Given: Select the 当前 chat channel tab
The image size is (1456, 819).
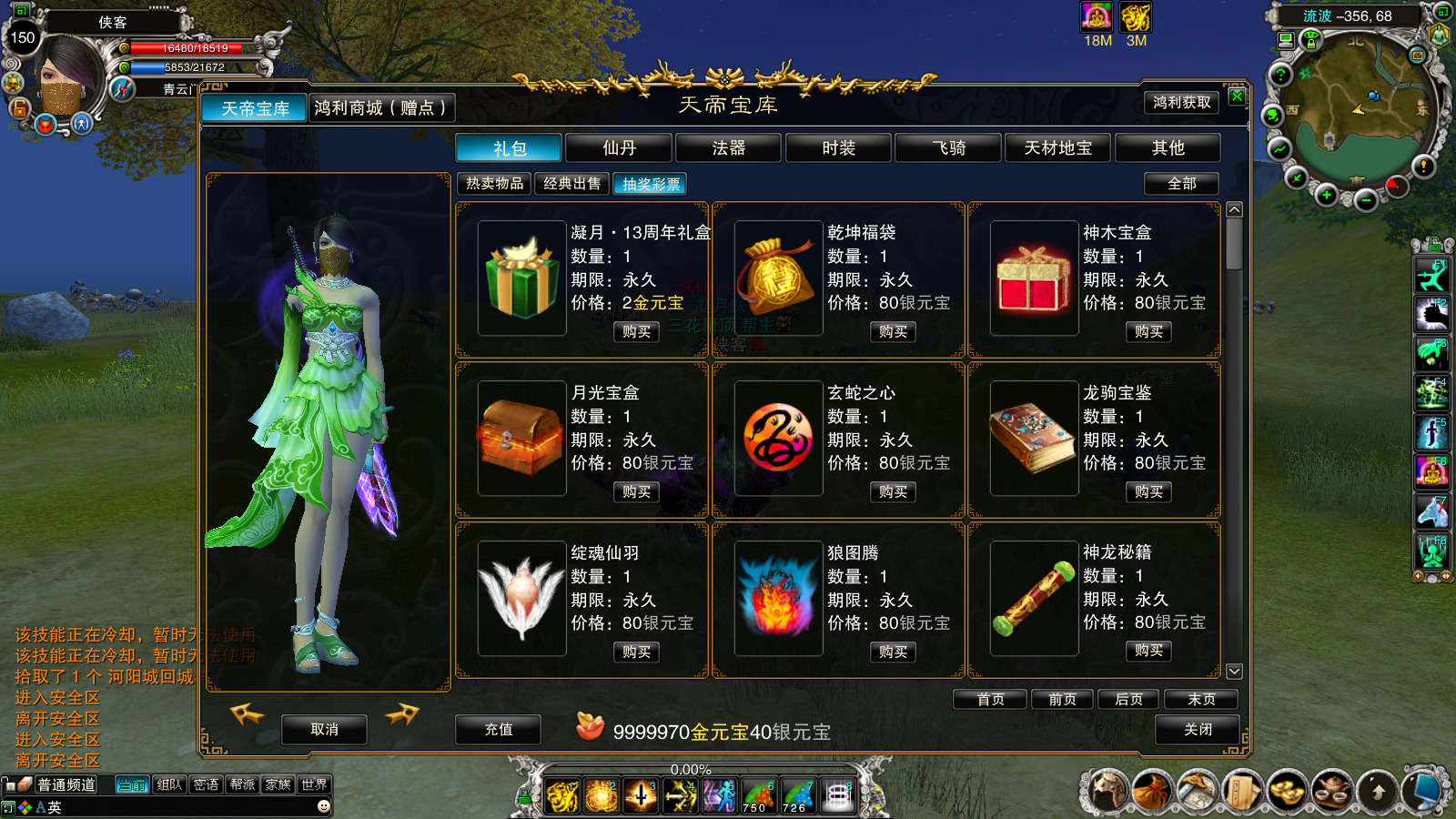Looking at the screenshot, I should (x=131, y=785).
